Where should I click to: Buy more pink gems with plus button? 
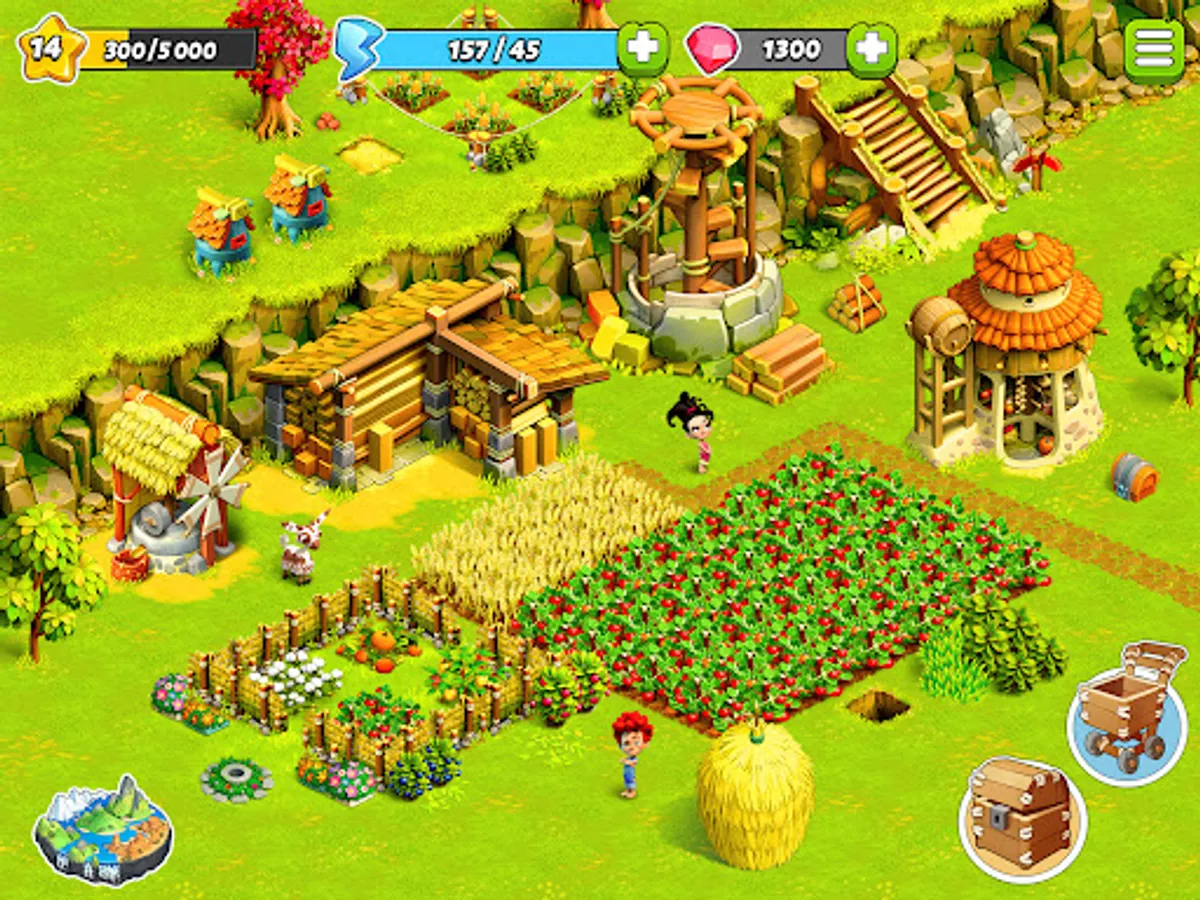tap(871, 49)
